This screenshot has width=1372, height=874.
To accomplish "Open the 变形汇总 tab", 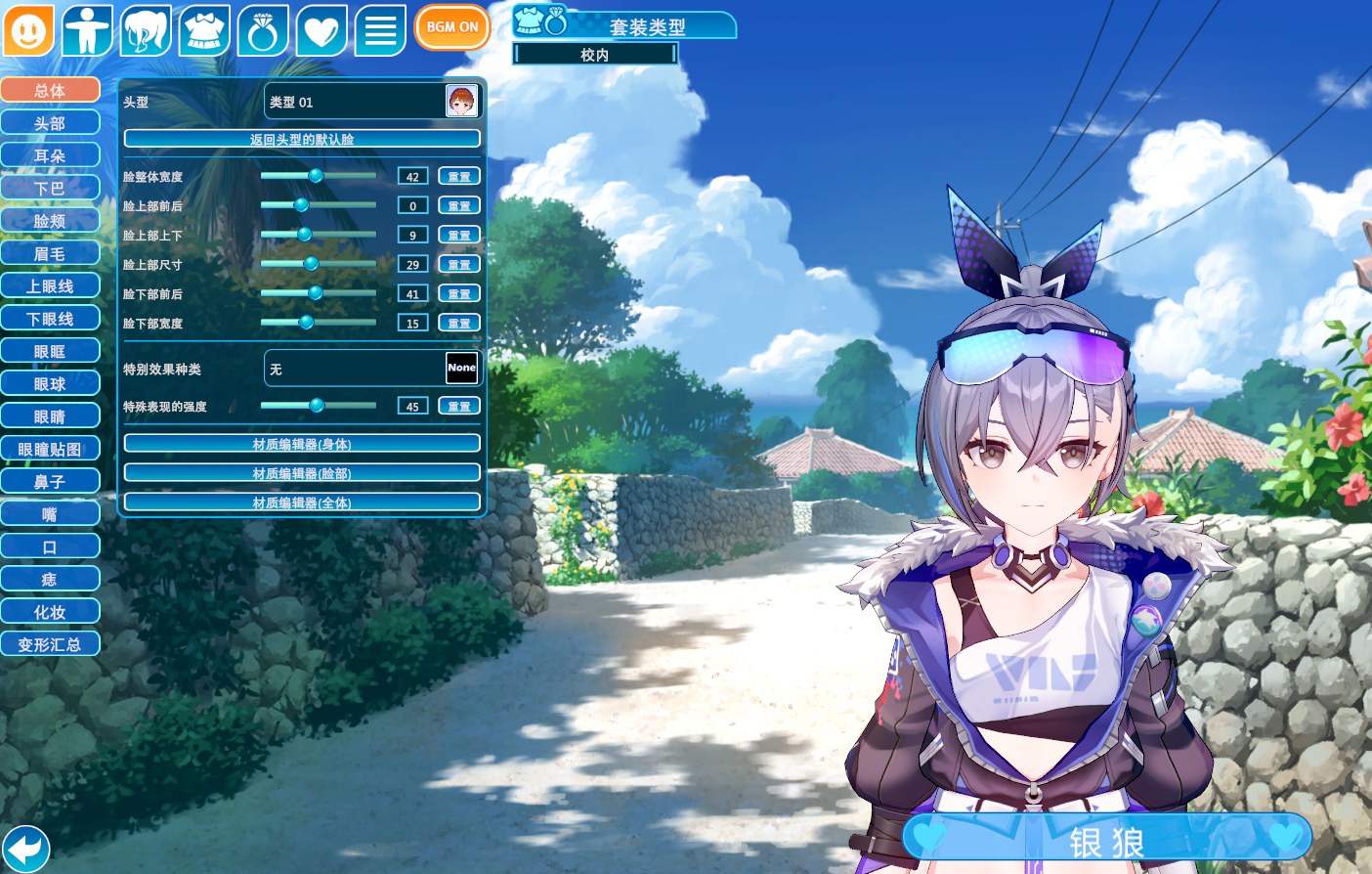I will [50, 644].
